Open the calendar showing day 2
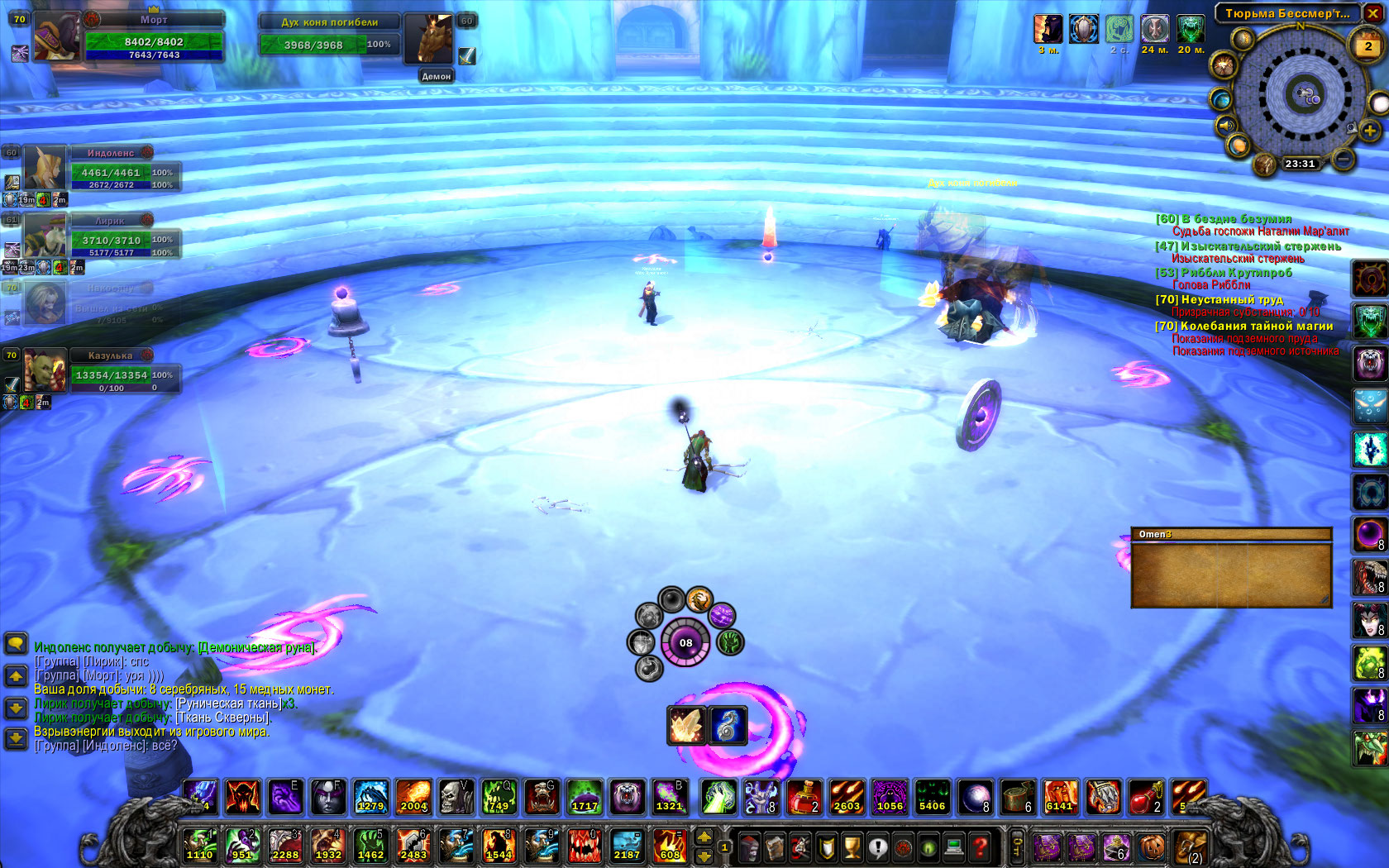This screenshot has height=868, width=1389. (x=1368, y=46)
